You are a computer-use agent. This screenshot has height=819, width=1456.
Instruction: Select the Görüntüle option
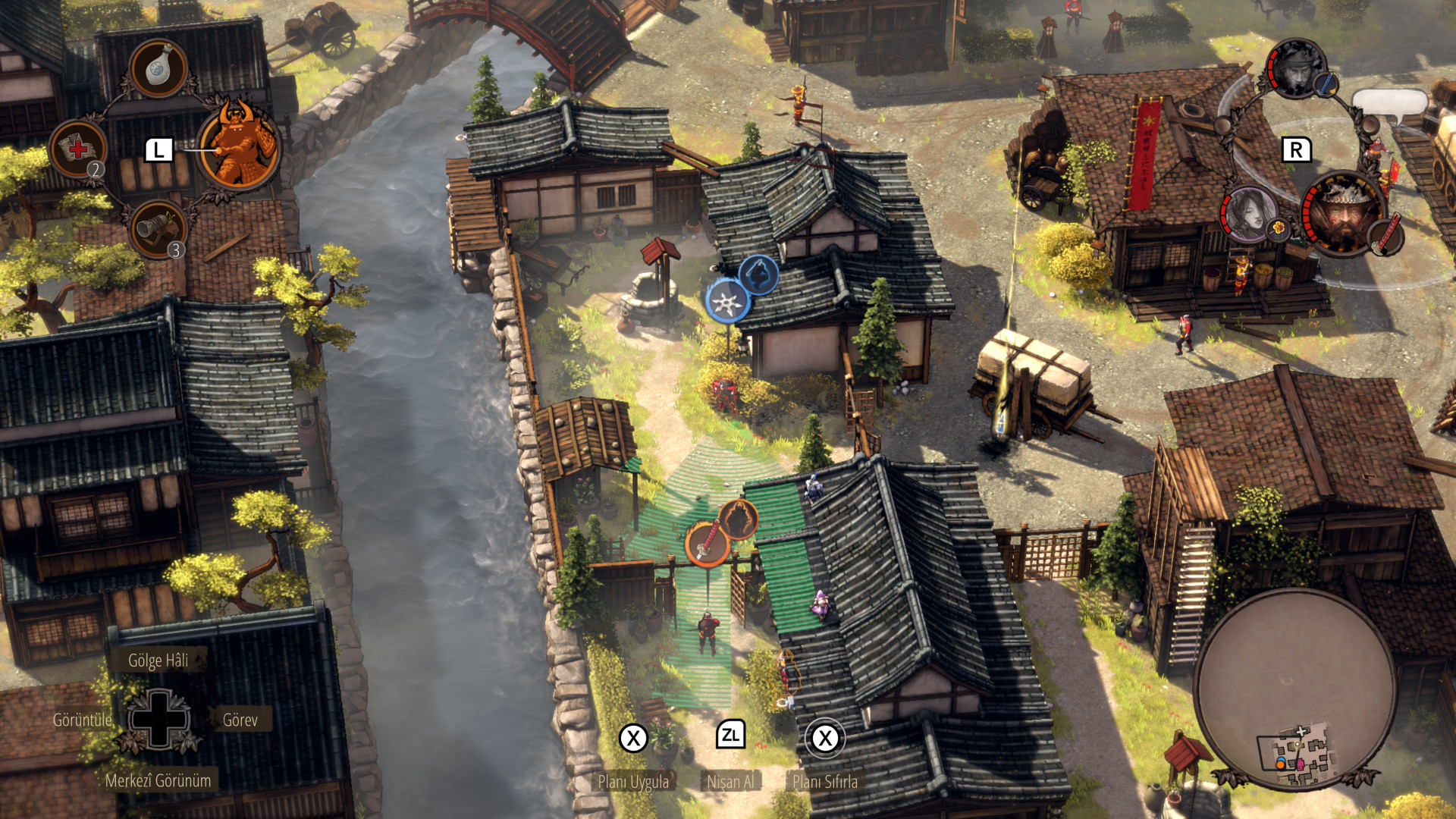[x=82, y=720]
